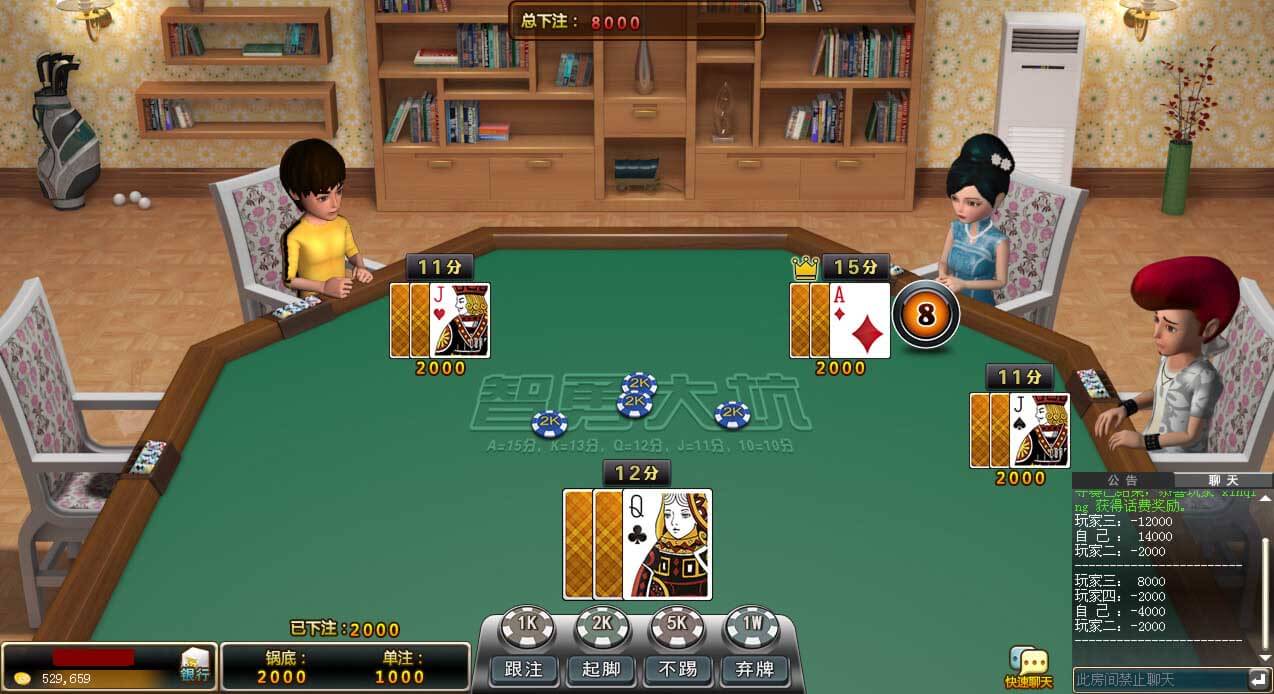Click the chat log scroll-down arrow
Screen dimensions: 1274x694
[x=1264, y=658]
